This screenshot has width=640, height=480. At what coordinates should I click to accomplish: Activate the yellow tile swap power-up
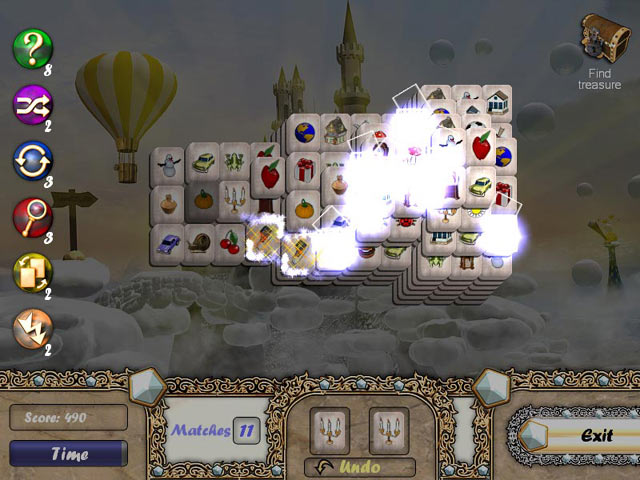(x=32, y=273)
